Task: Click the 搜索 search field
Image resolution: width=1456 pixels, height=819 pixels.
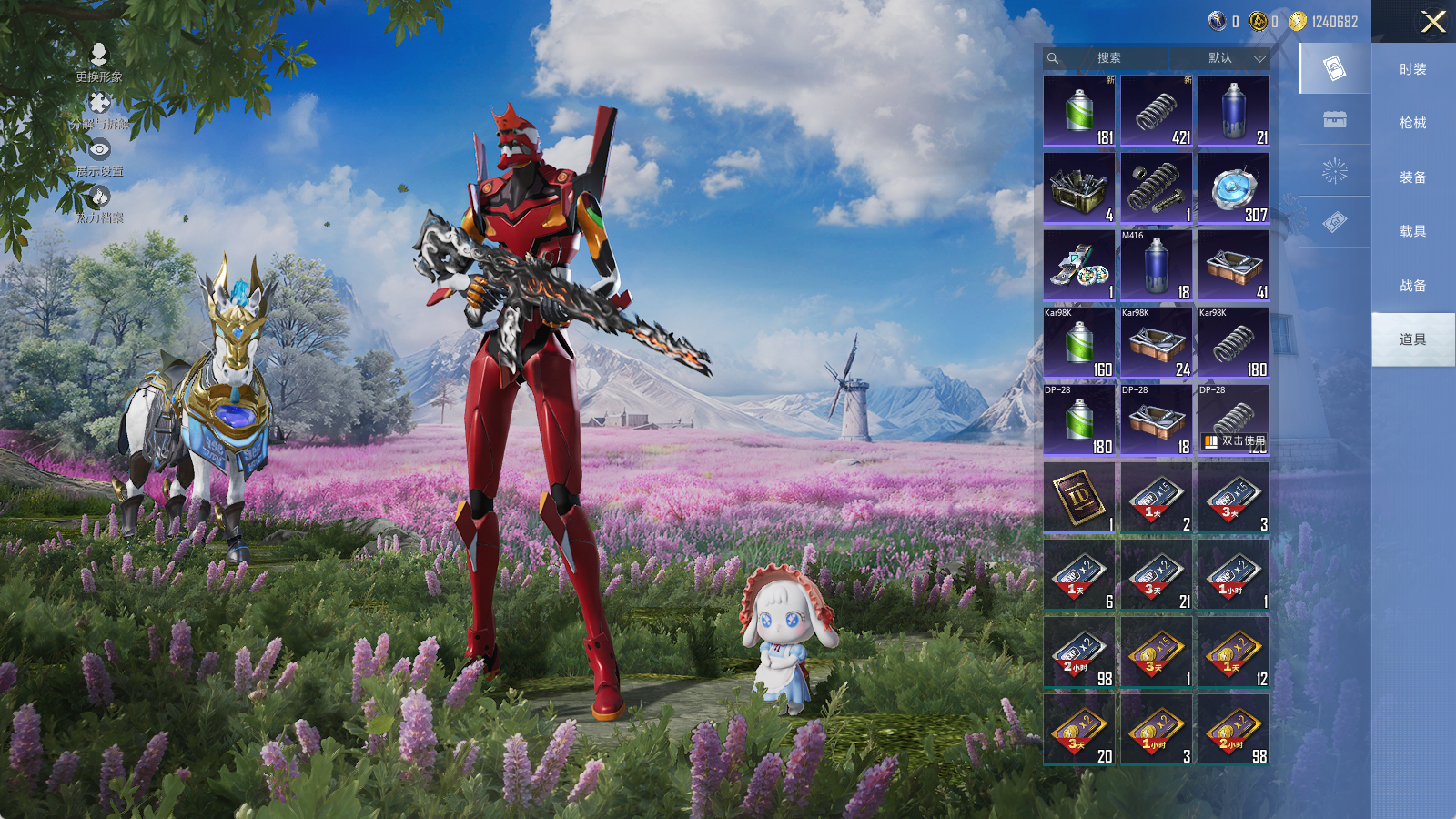Action: tap(1108, 58)
